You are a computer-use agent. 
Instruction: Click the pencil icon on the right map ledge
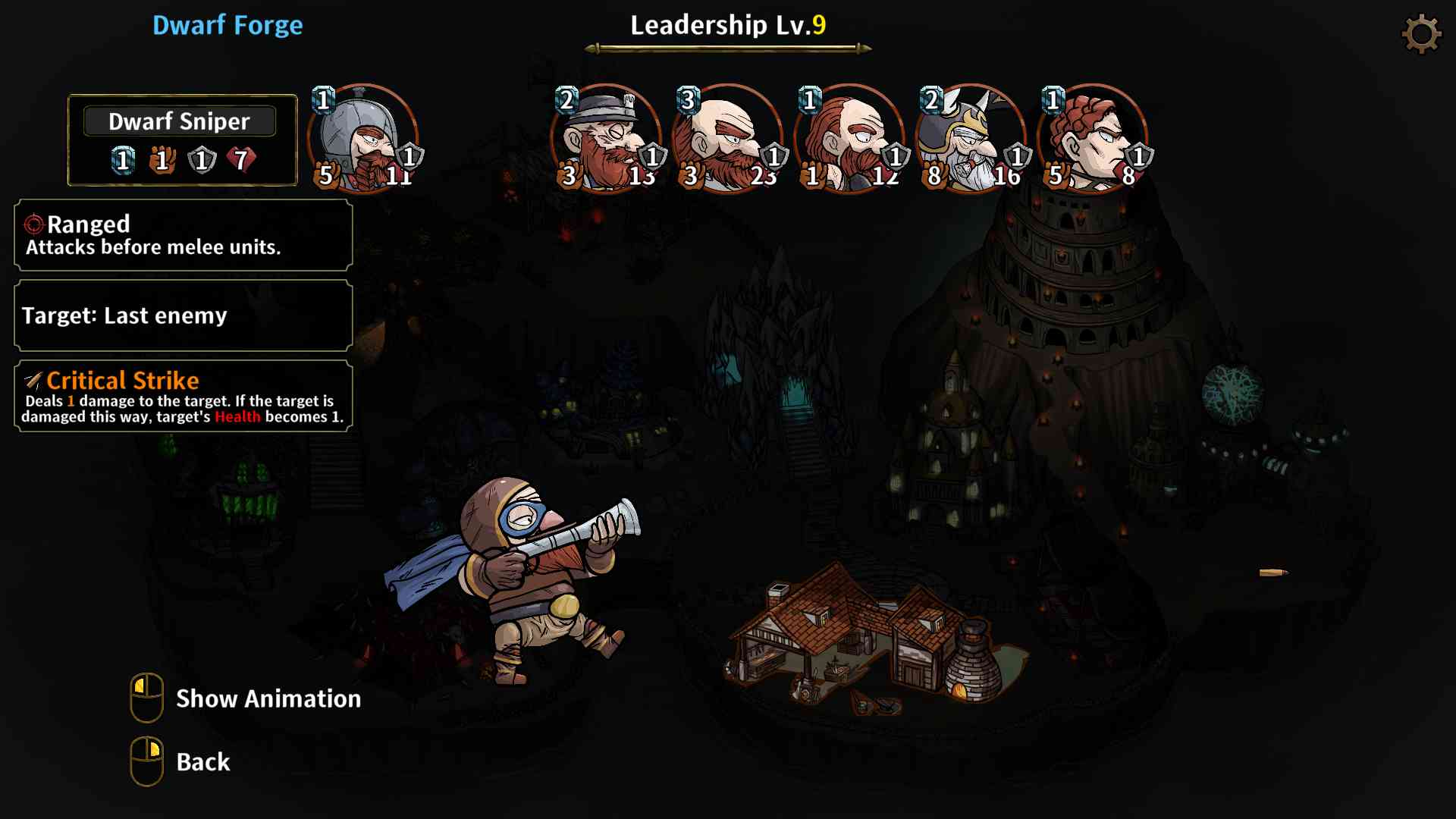coord(1274,573)
